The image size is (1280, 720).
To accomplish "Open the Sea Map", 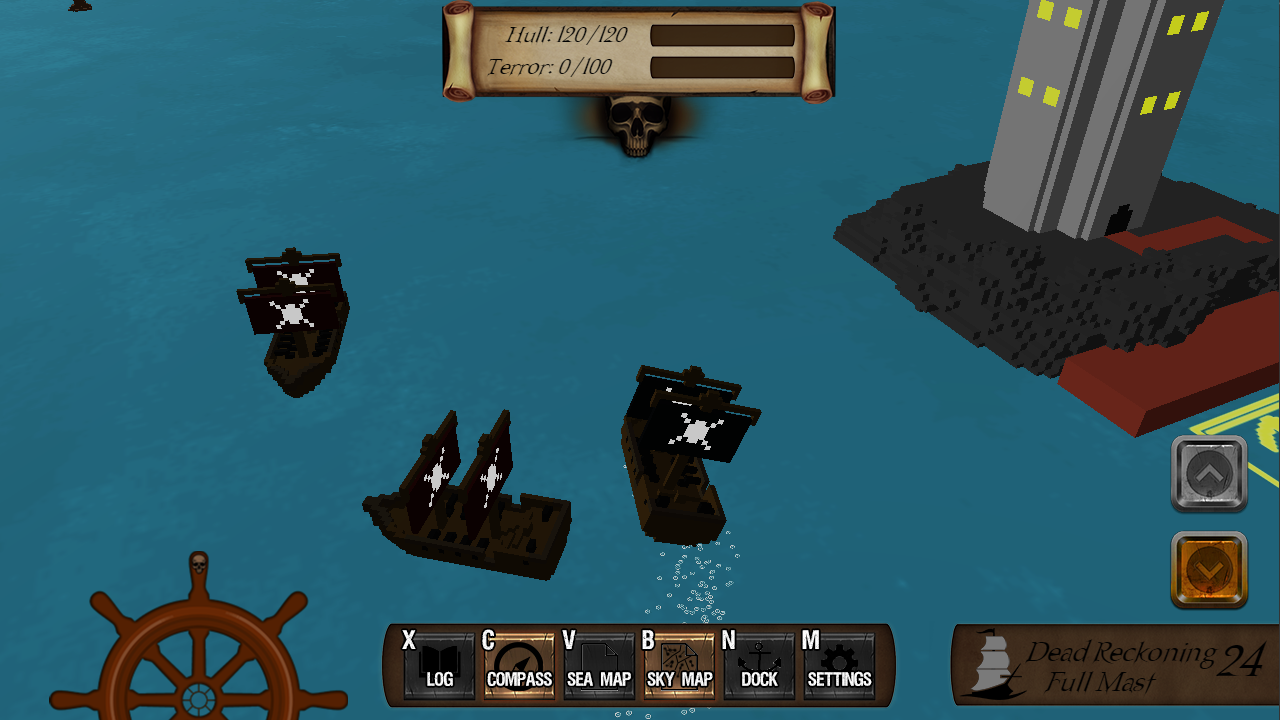I will 599,666.
